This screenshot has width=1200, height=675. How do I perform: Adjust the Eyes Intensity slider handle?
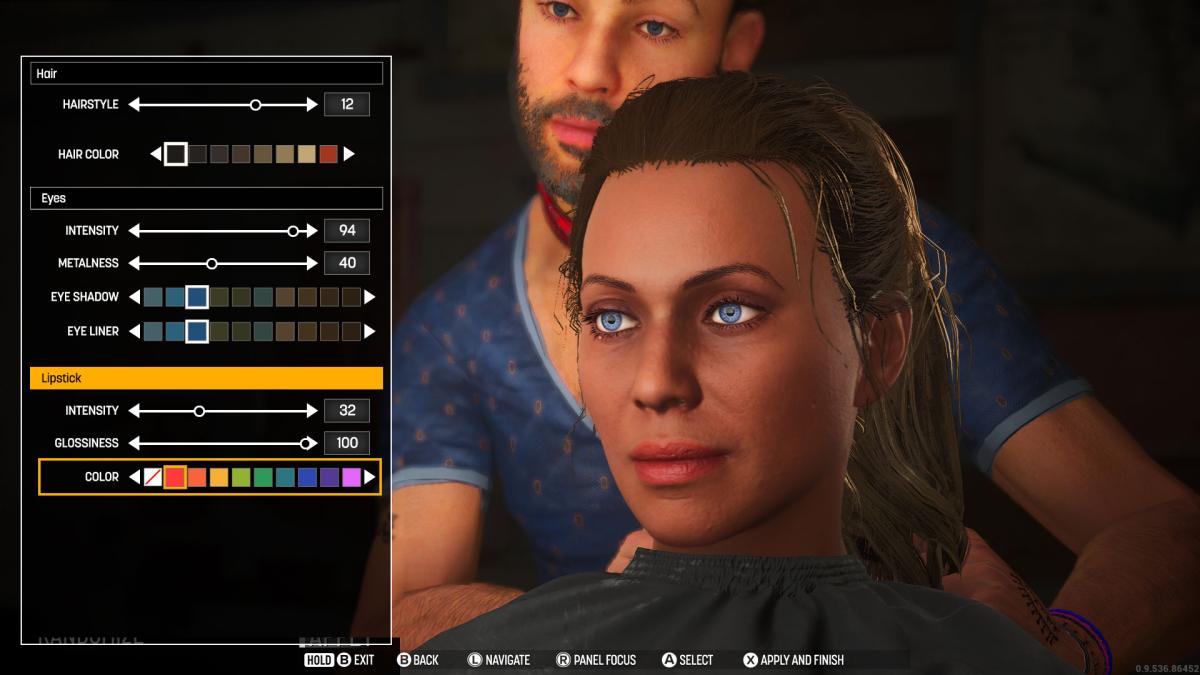click(293, 231)
